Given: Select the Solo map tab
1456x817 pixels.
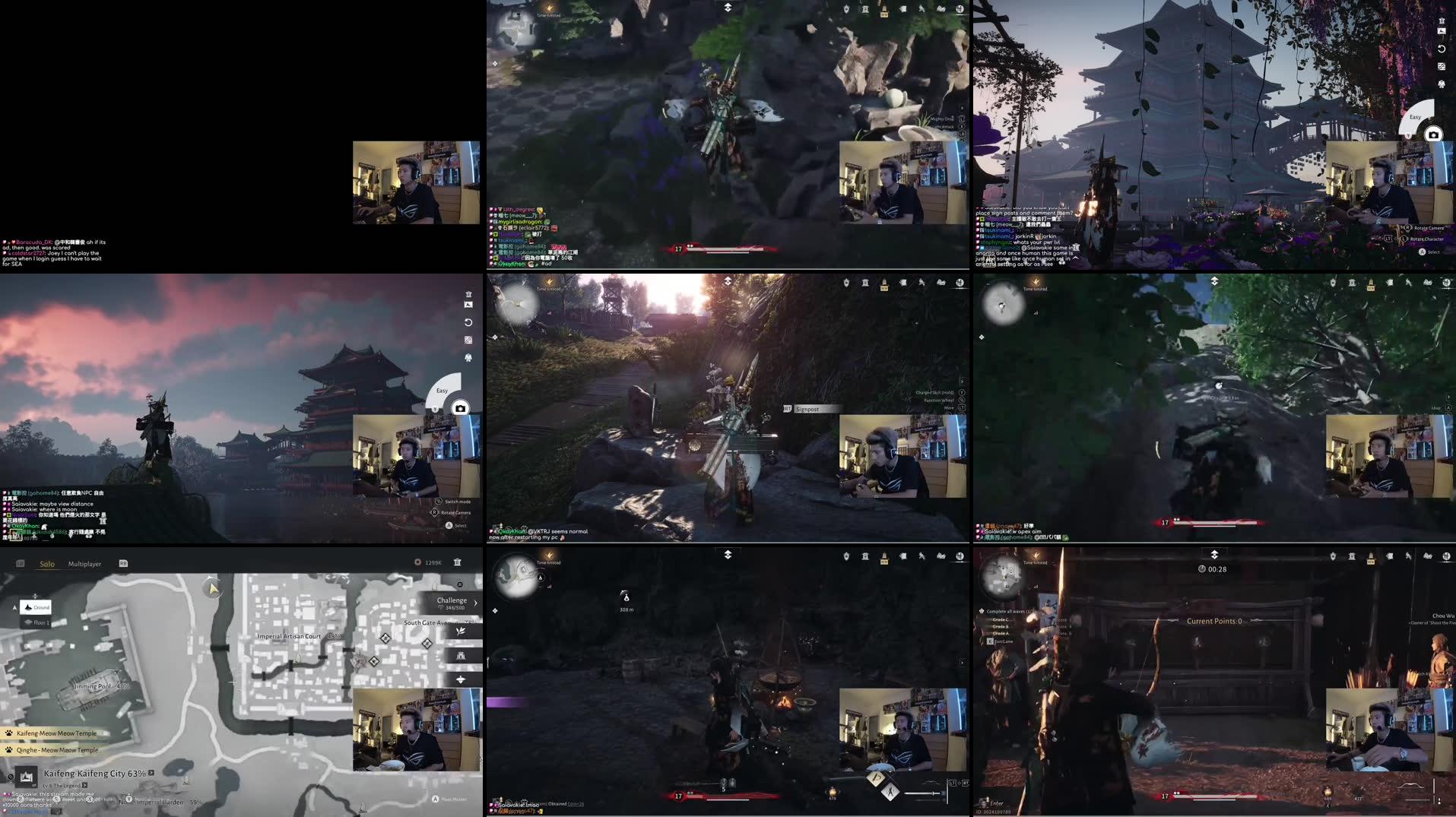Looking at the screenshot, I should tap(47, 563).
